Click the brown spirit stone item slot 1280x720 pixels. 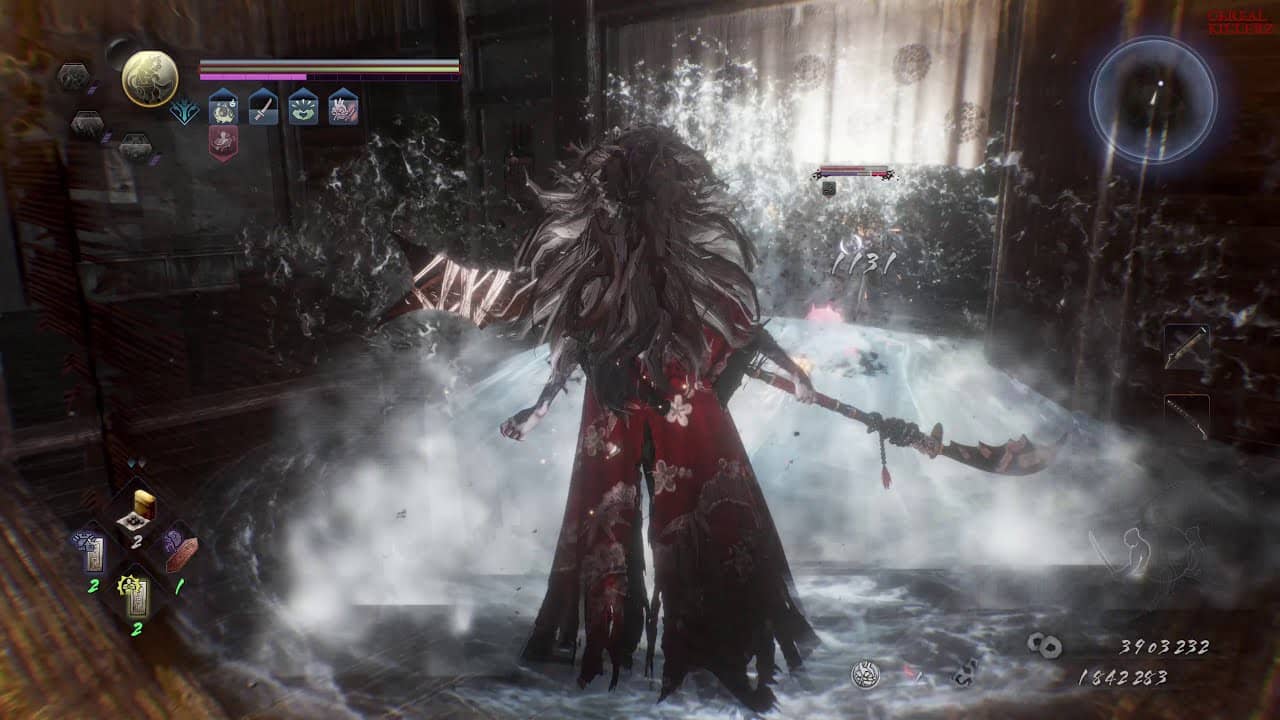pos(179,556)
